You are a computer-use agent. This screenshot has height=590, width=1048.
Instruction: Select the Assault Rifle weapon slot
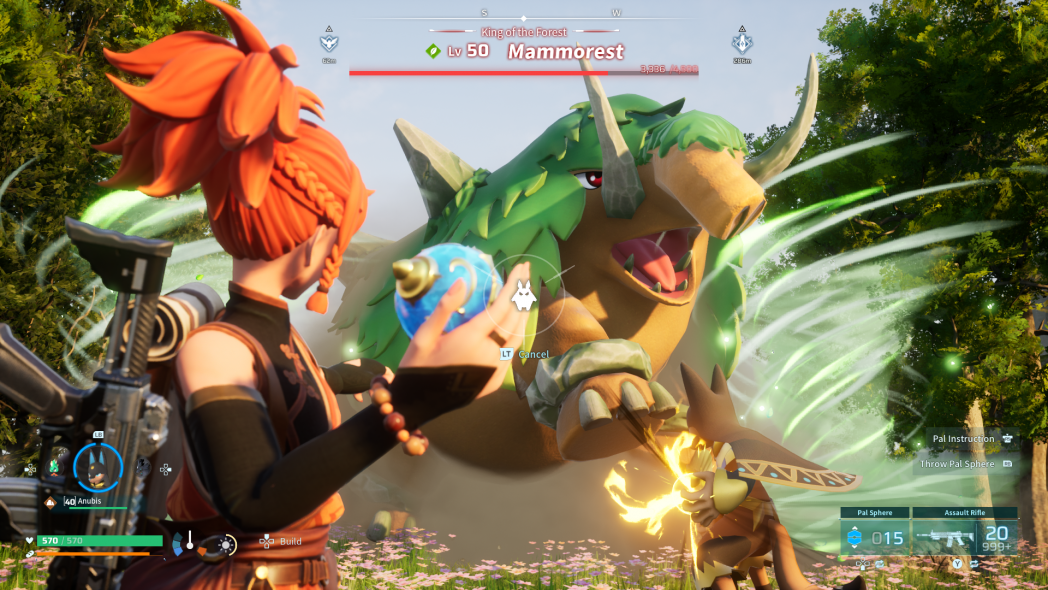[x=967, y=537]
